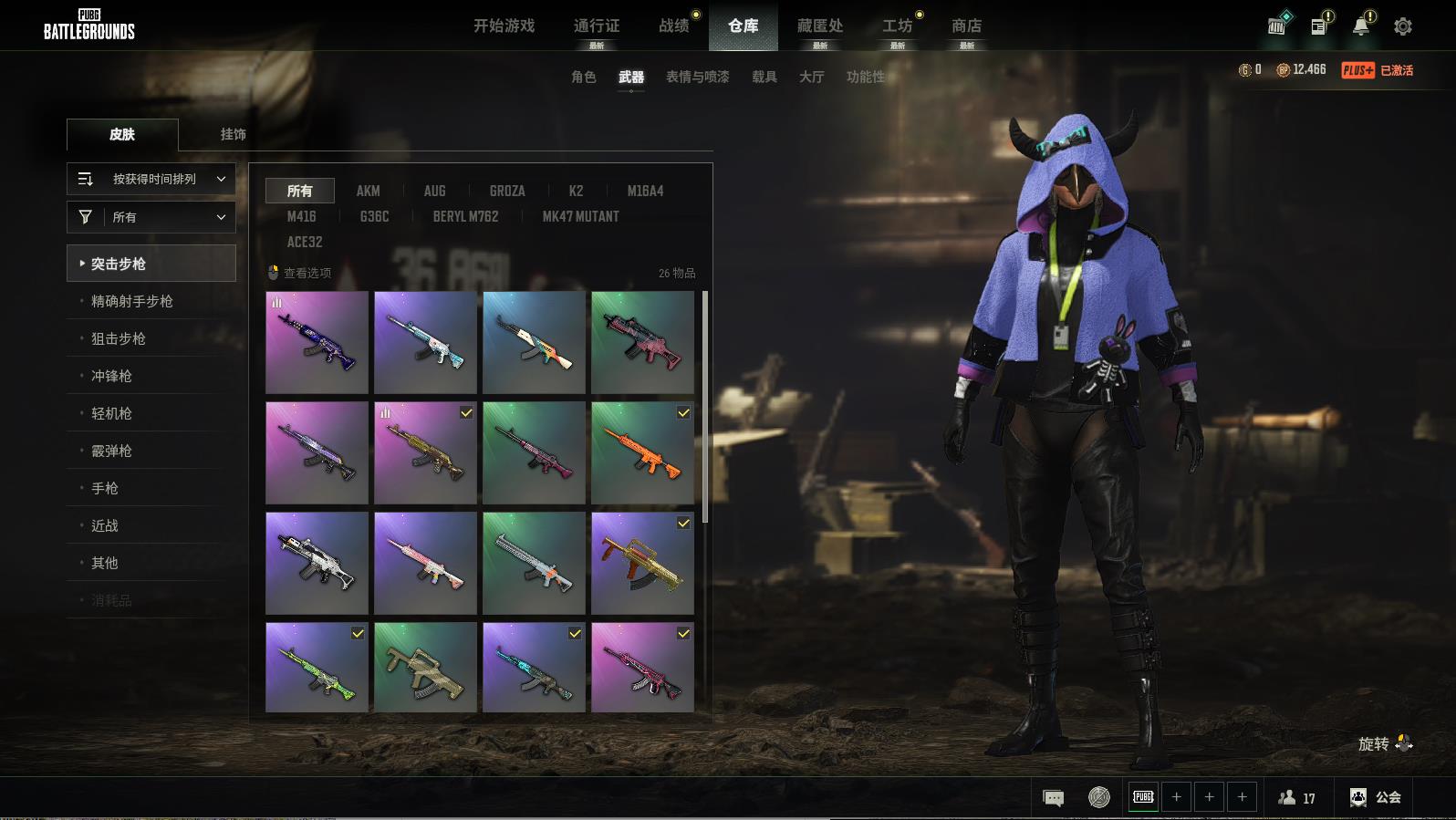Filter skins by M416
Screen dimensions: 1456x820
(x=301, y=216)
